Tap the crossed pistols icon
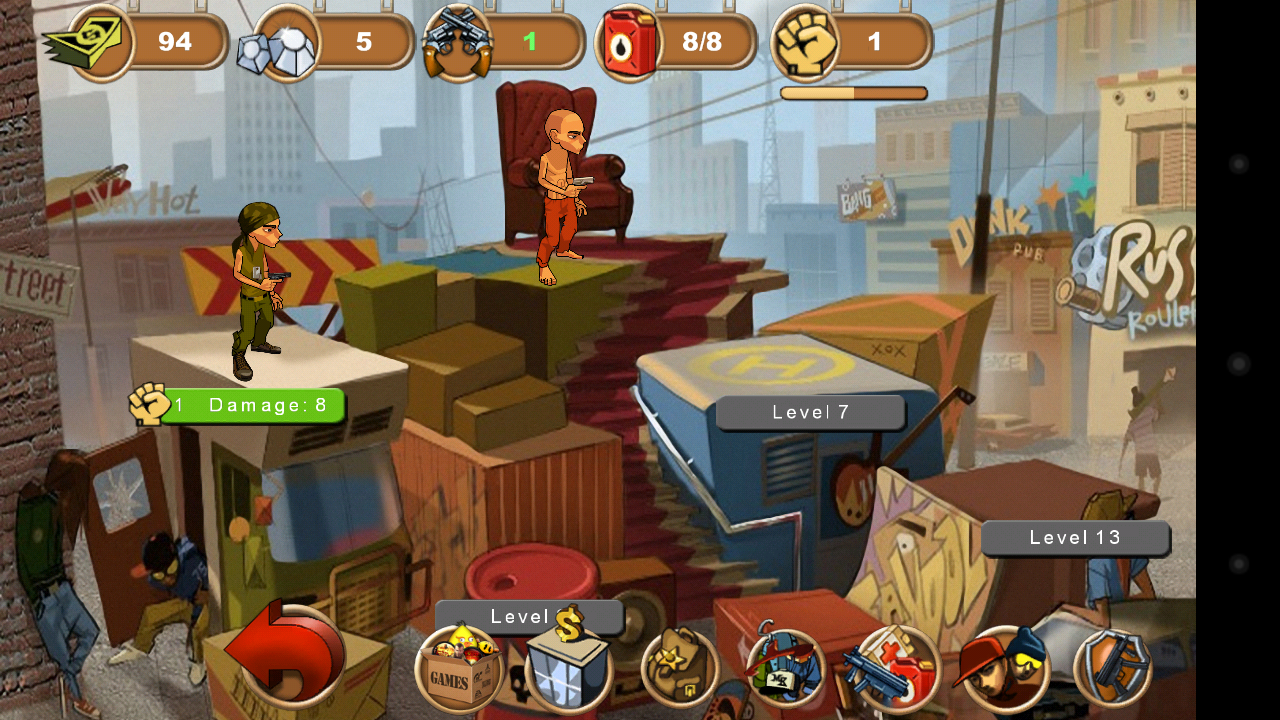This screenshot has width=1280, height=720. point(458,44)
